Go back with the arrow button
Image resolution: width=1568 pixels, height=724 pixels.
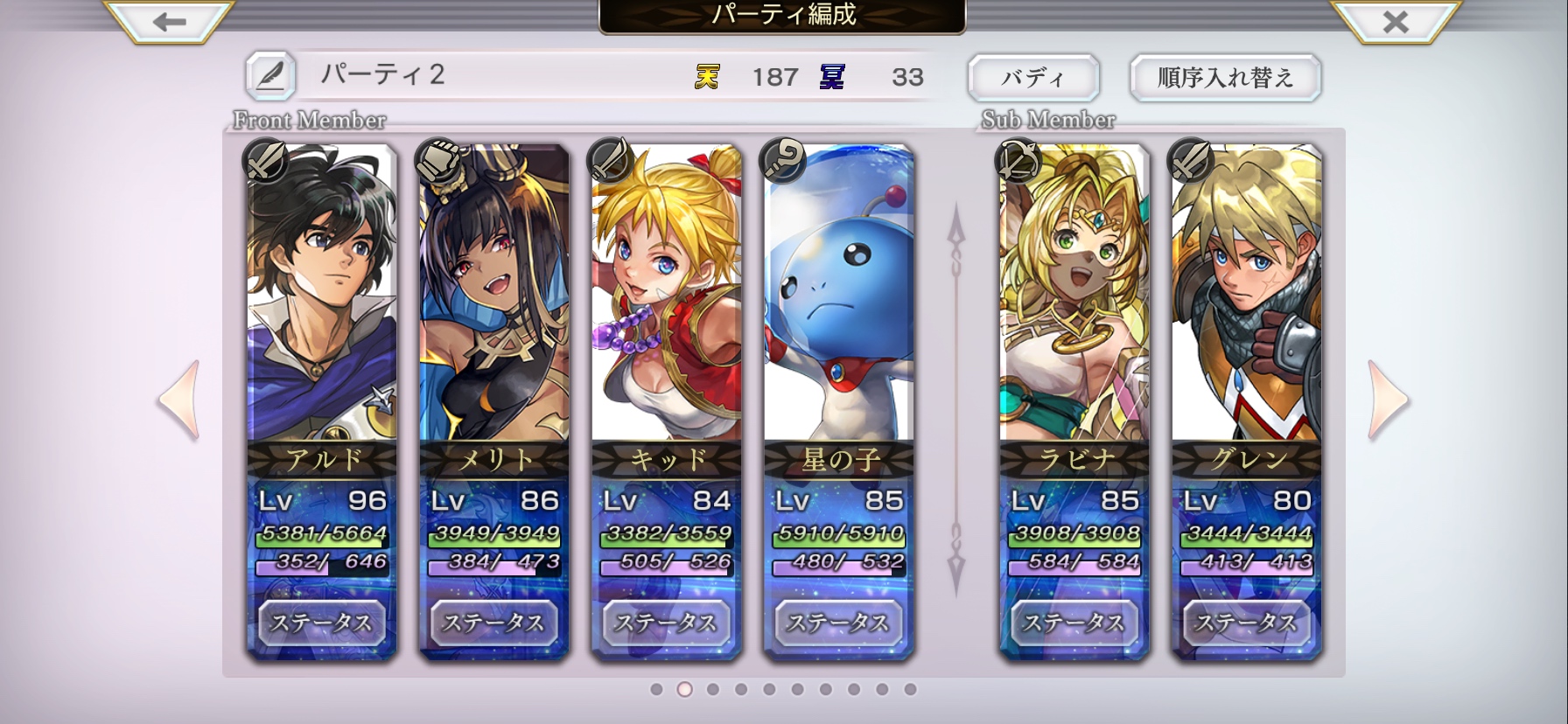pos(169,21)
